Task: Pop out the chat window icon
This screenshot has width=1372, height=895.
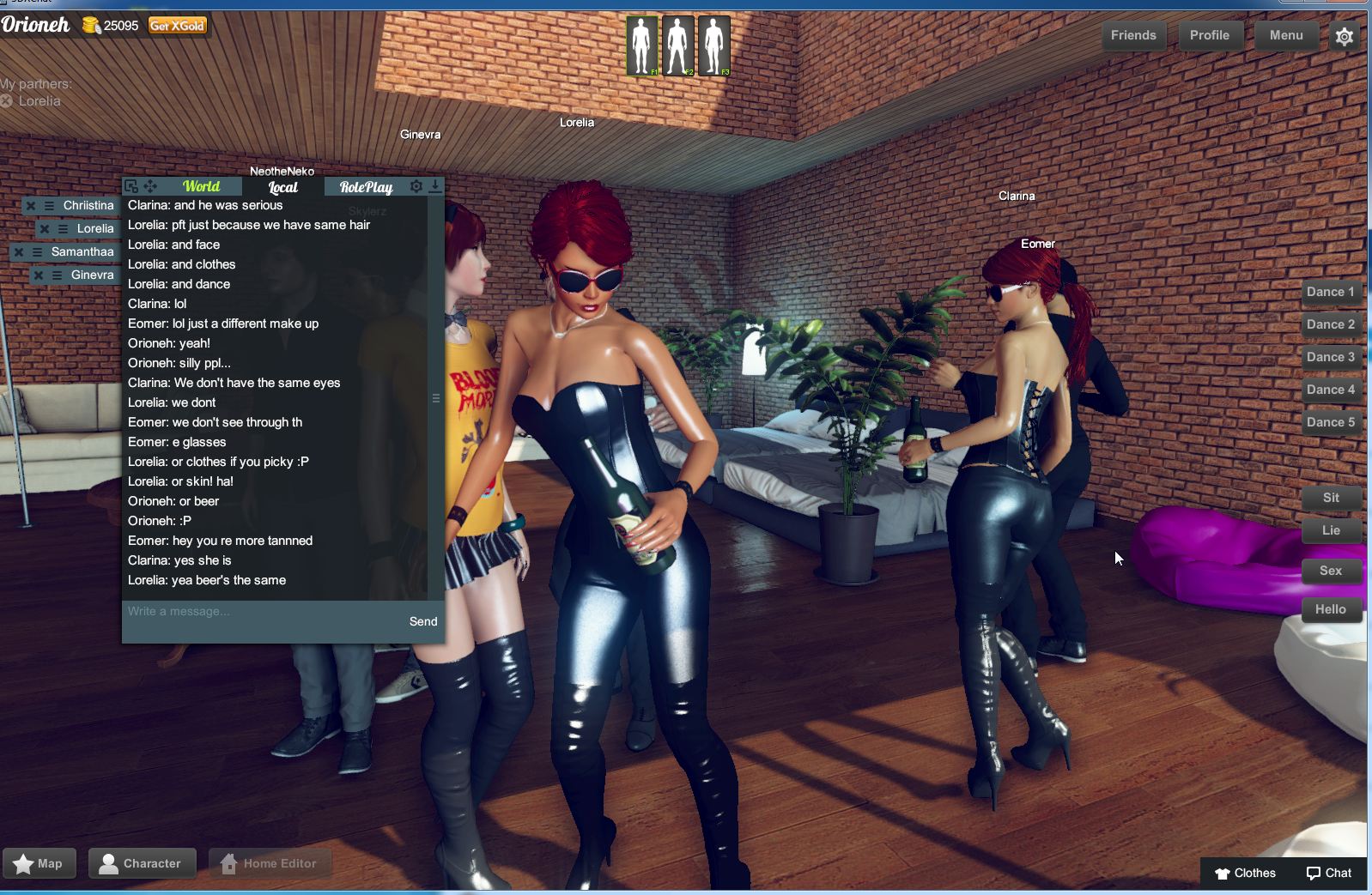Action: [131, 185]
